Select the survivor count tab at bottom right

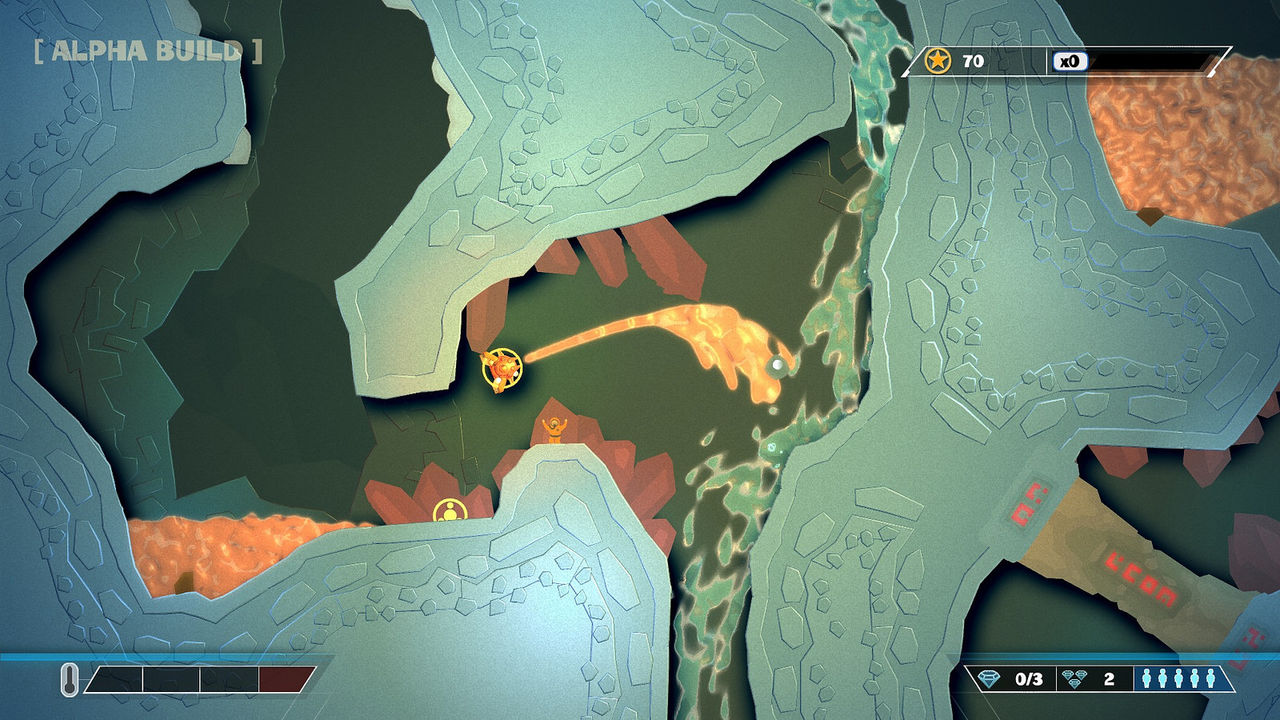[x=1179, y=678]
